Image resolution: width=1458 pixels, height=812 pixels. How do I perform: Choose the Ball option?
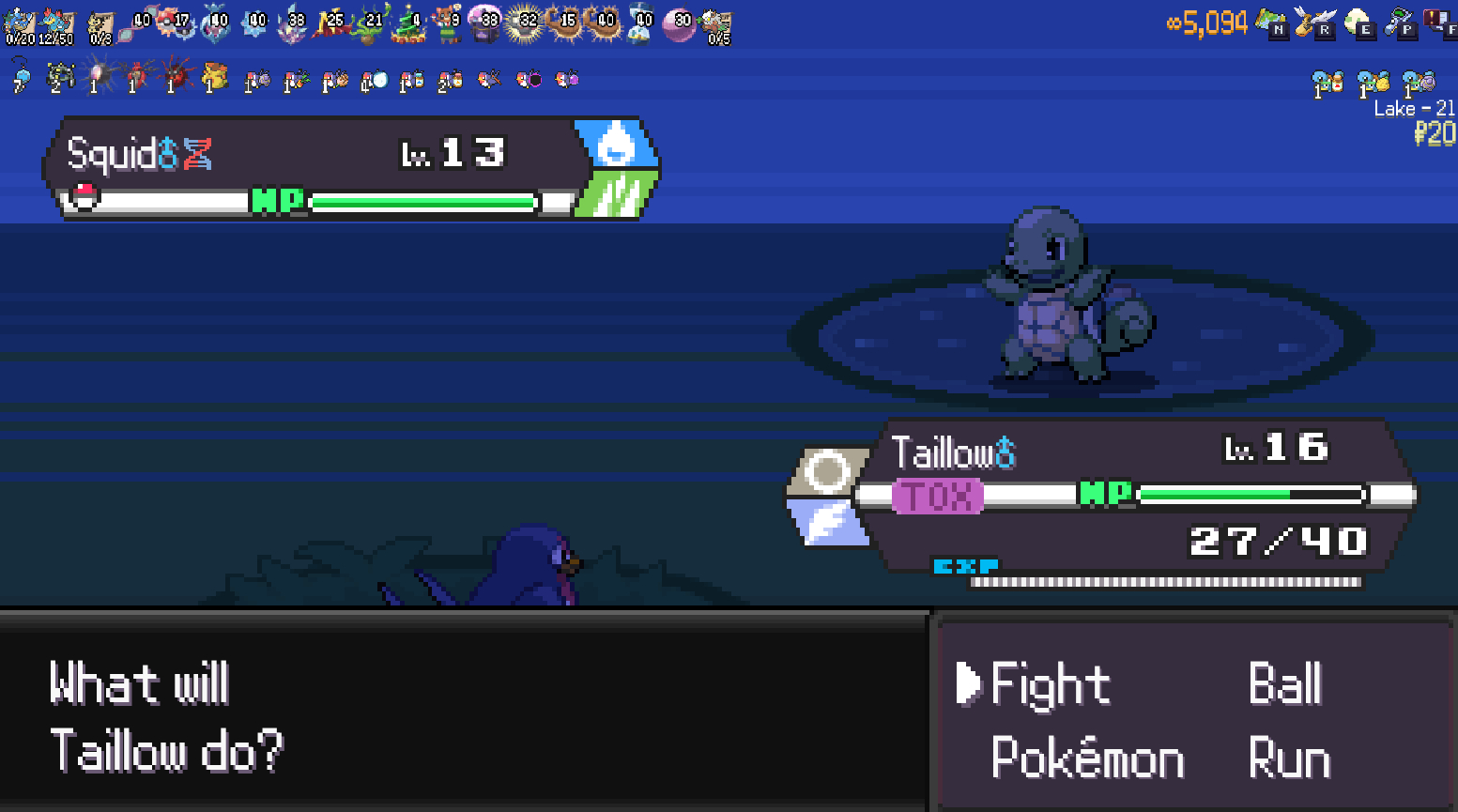click(1284, 683)
